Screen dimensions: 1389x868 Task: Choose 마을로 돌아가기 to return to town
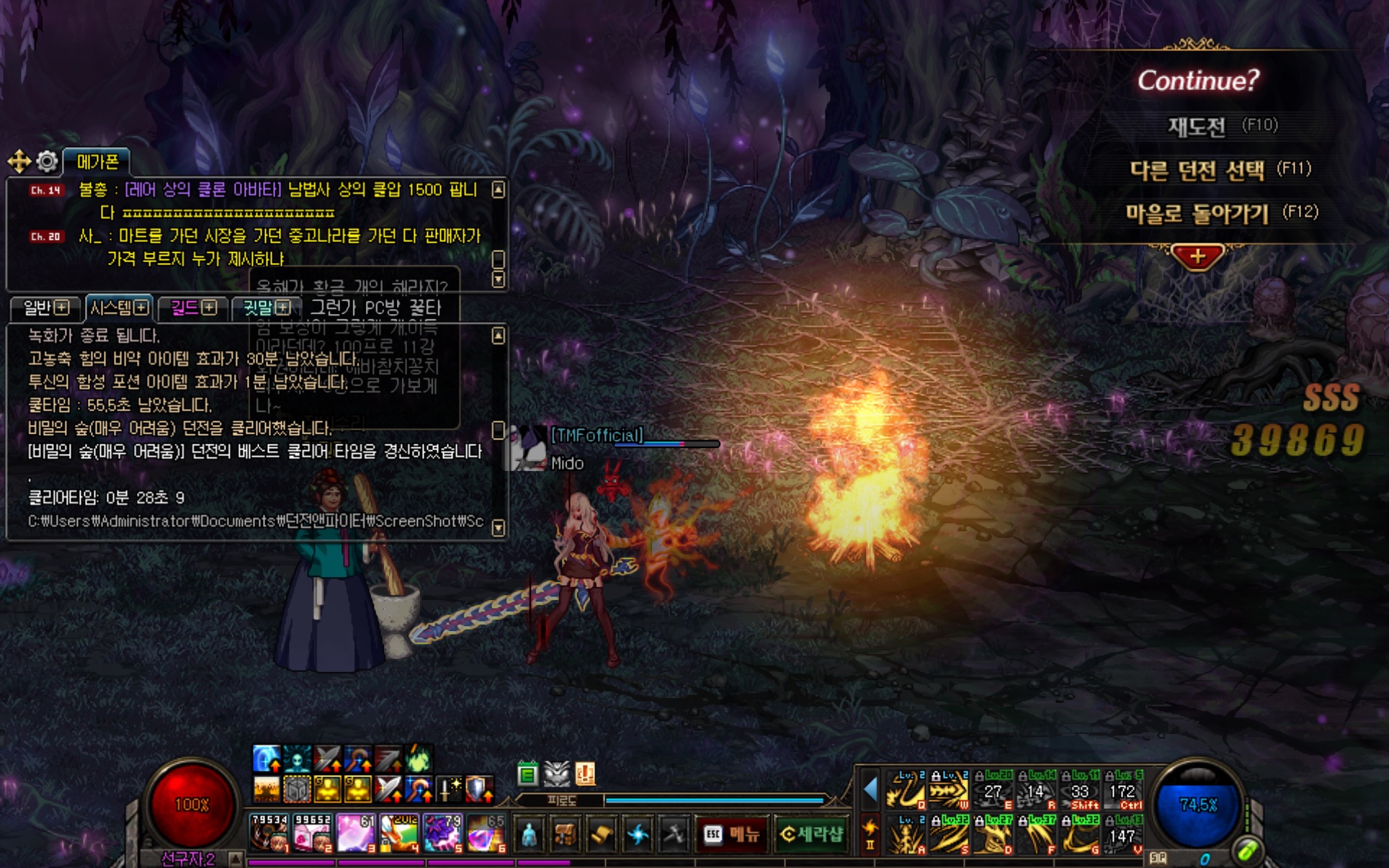pyautogui.click(x=1197, y=213)
